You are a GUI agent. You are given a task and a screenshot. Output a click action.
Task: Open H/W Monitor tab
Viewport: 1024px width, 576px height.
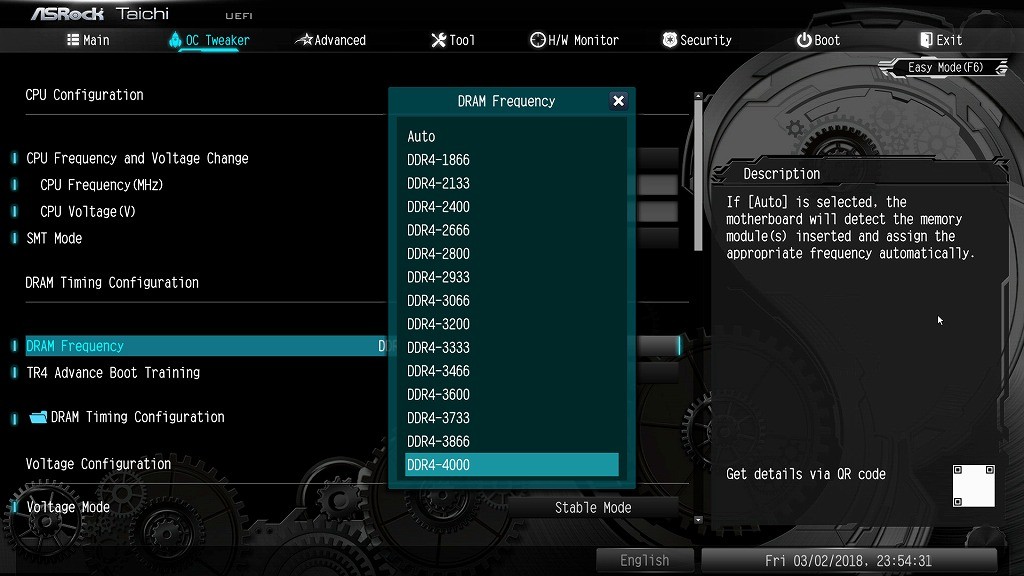[575, 40]
